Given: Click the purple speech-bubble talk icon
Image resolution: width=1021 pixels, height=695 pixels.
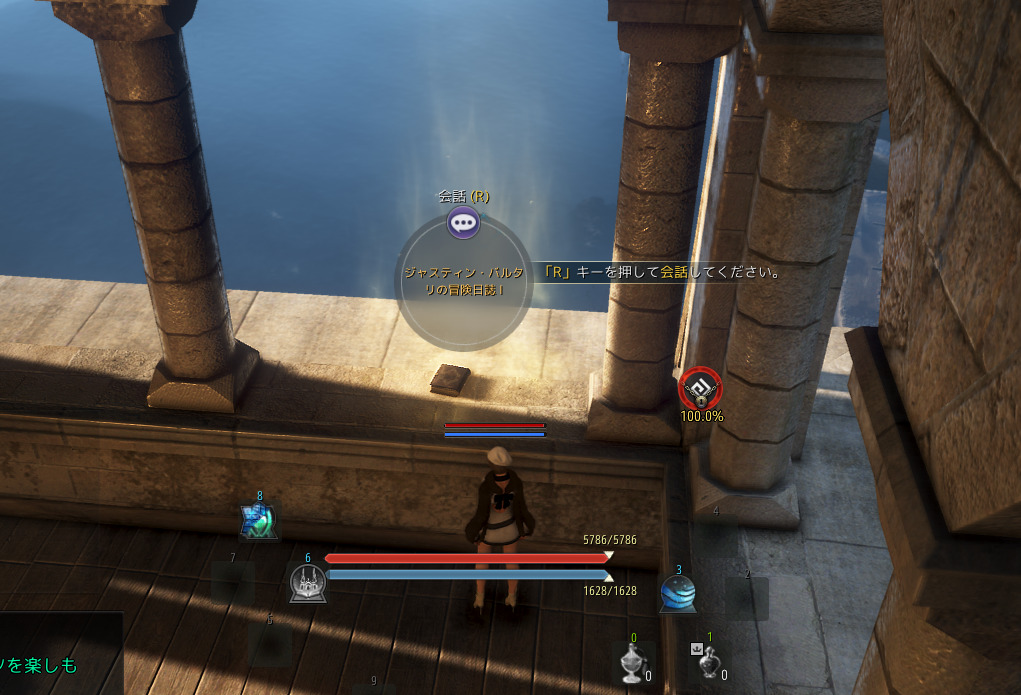Looking at the screenshot, I should click(x=463, y=222).
